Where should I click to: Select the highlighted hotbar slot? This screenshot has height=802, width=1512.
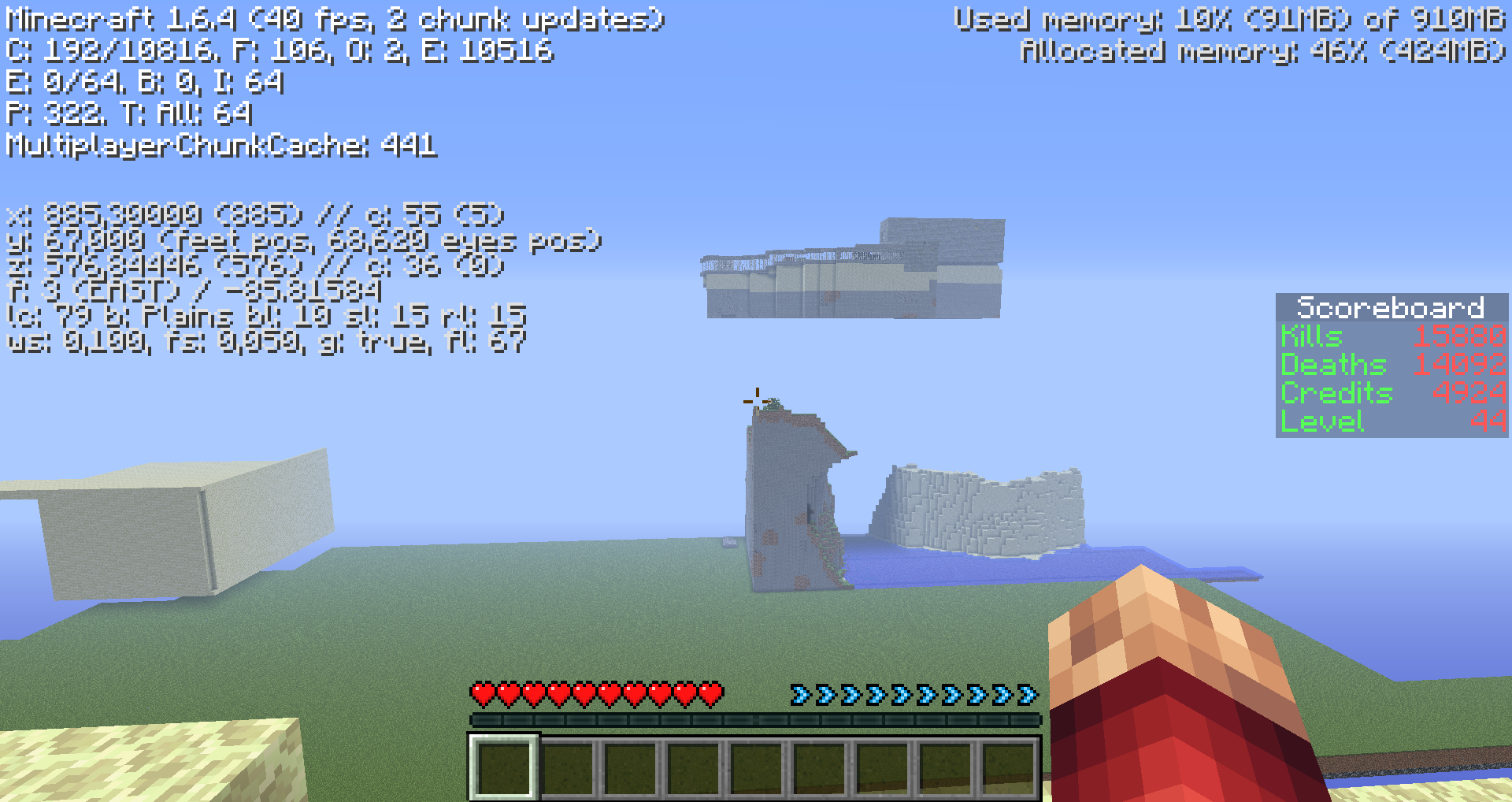(x=504, y=767)
